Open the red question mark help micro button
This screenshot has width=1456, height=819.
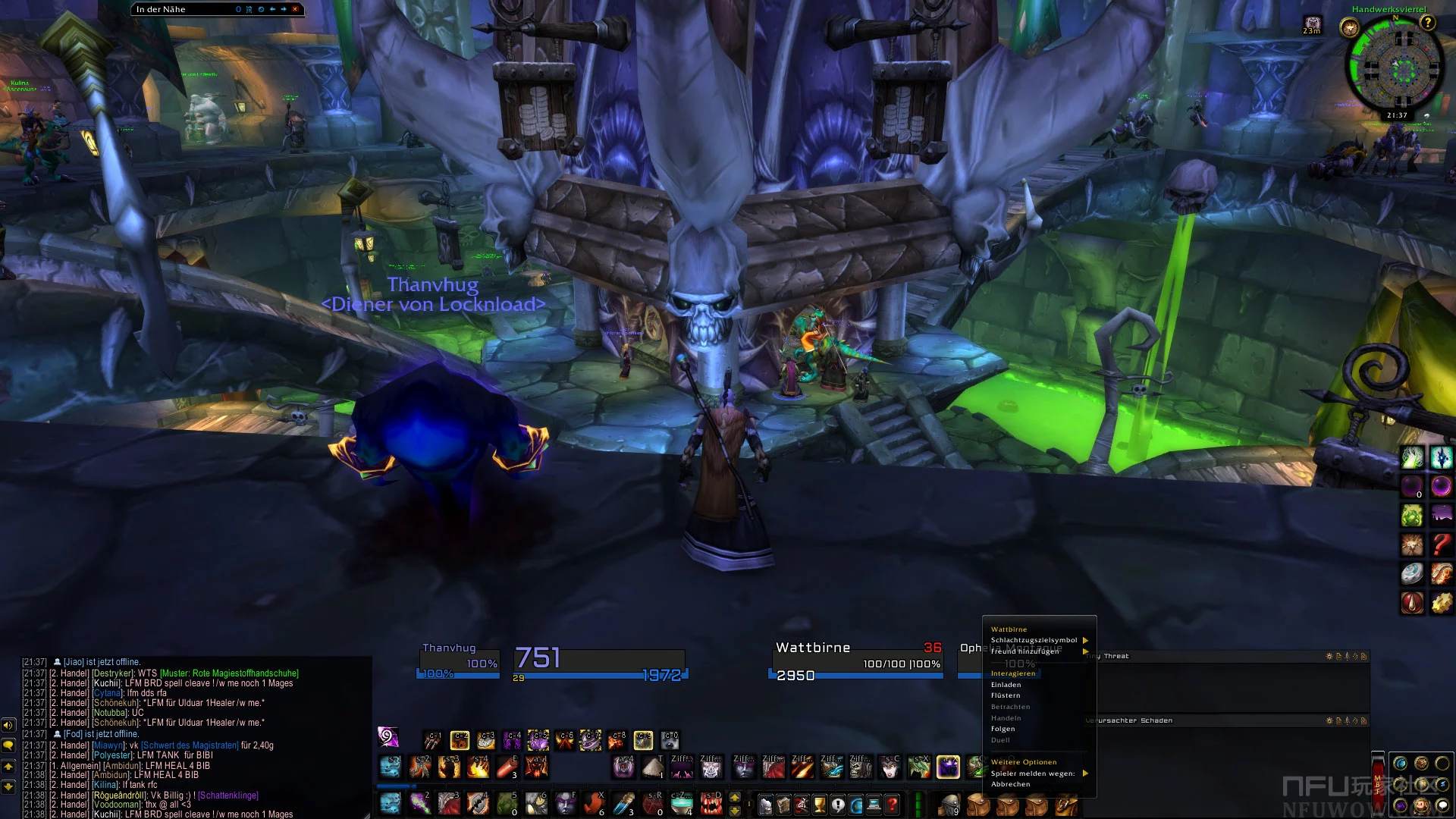pyautogui.click(x=893, y=804)
